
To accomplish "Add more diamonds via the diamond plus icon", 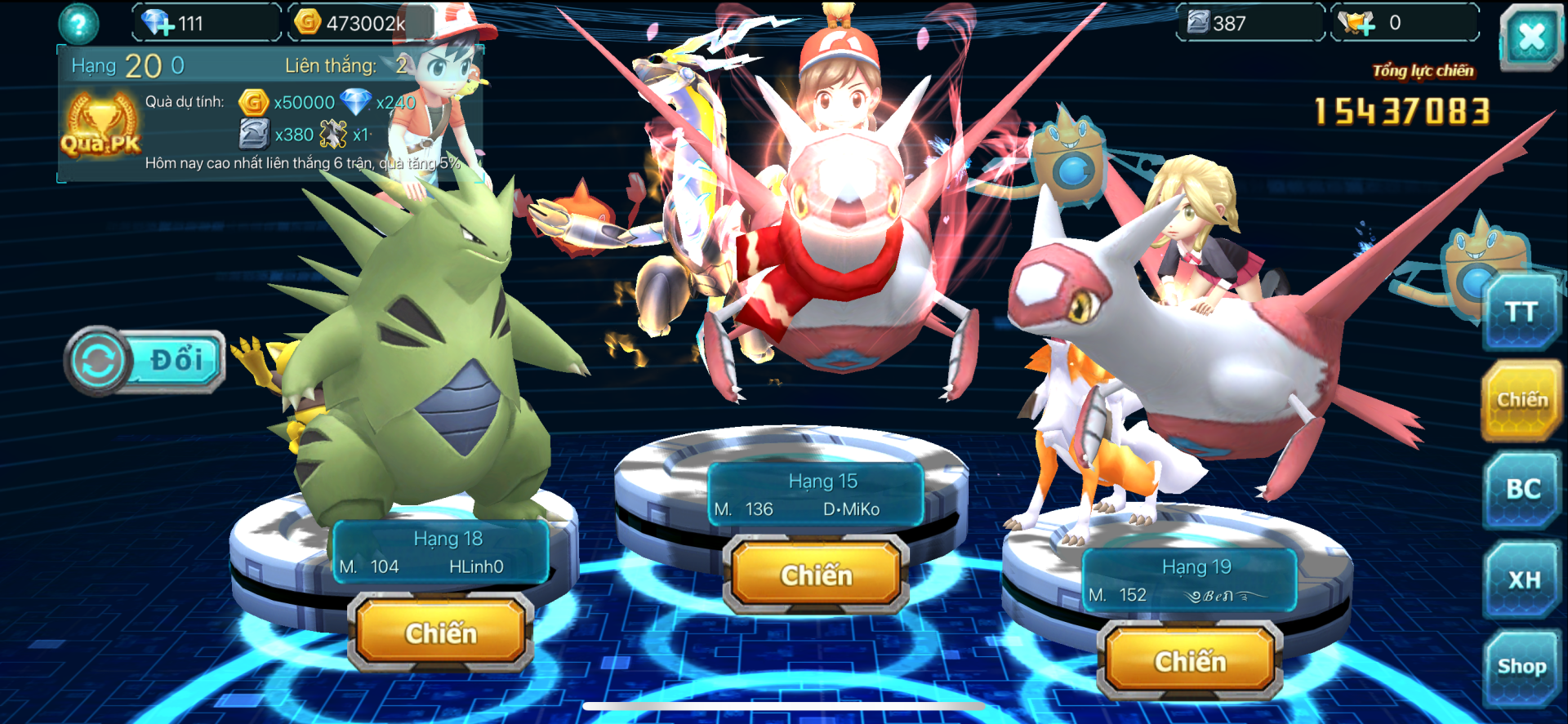I will (158, 23).
